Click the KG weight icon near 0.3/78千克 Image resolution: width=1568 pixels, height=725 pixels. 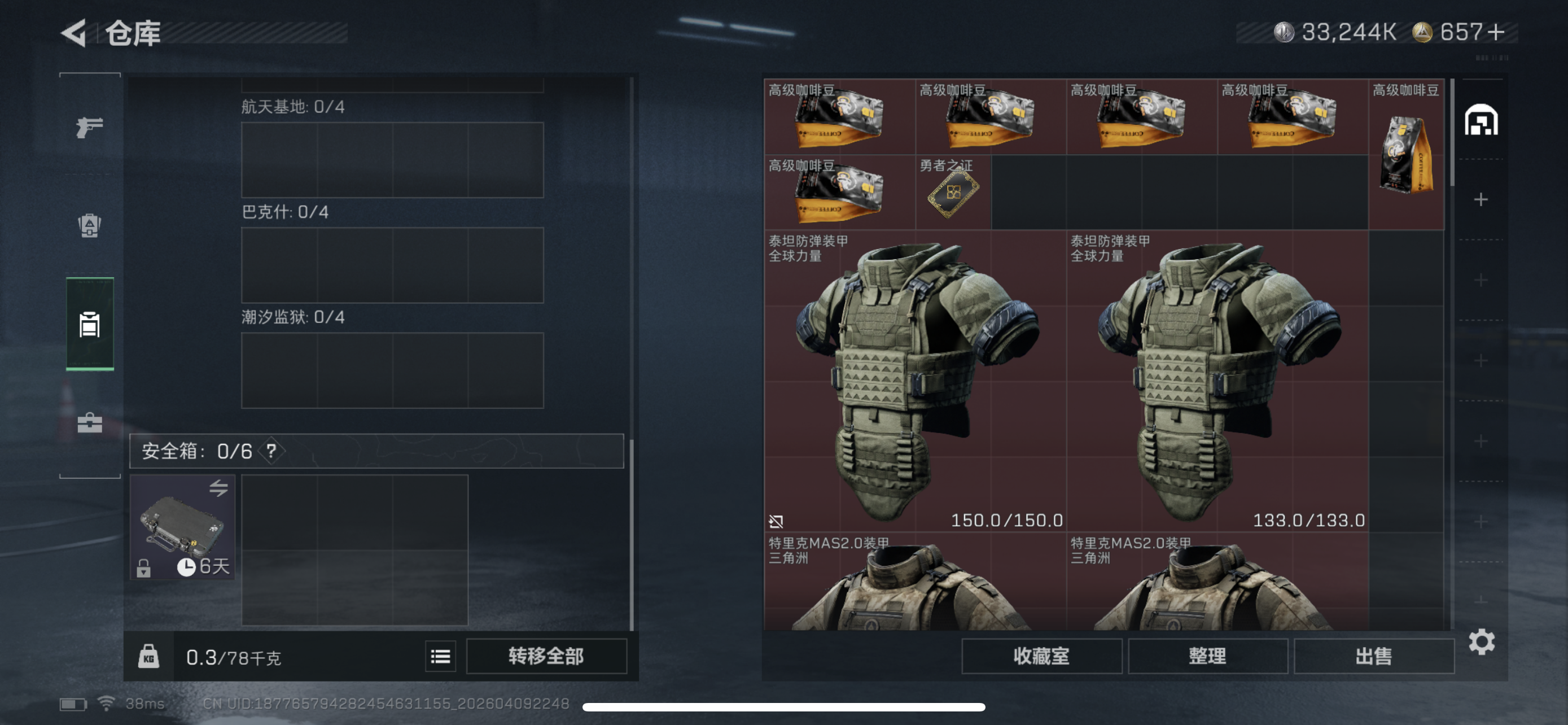click(150, 656)
